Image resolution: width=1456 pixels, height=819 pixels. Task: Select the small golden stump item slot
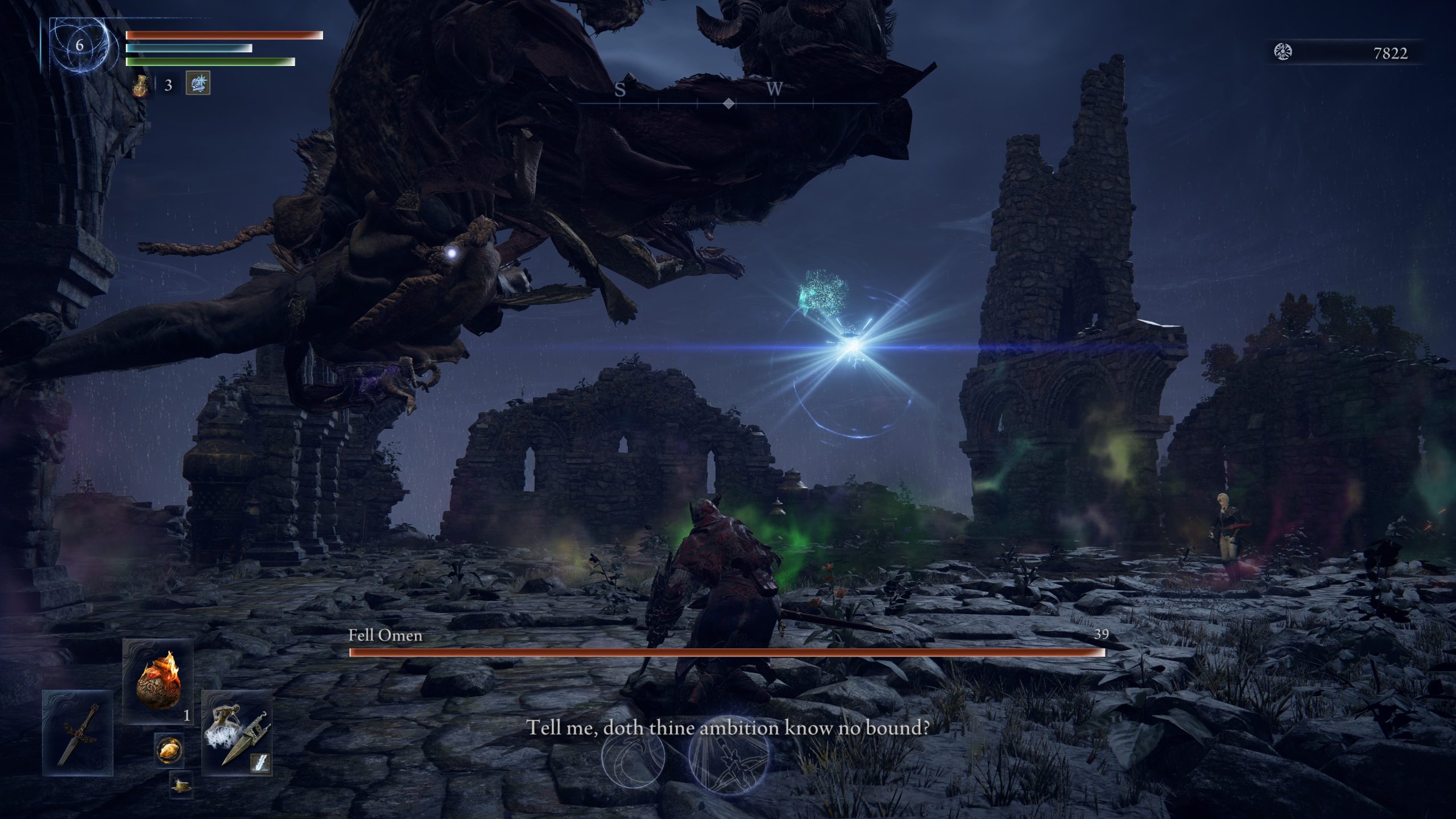coord(181,785)
